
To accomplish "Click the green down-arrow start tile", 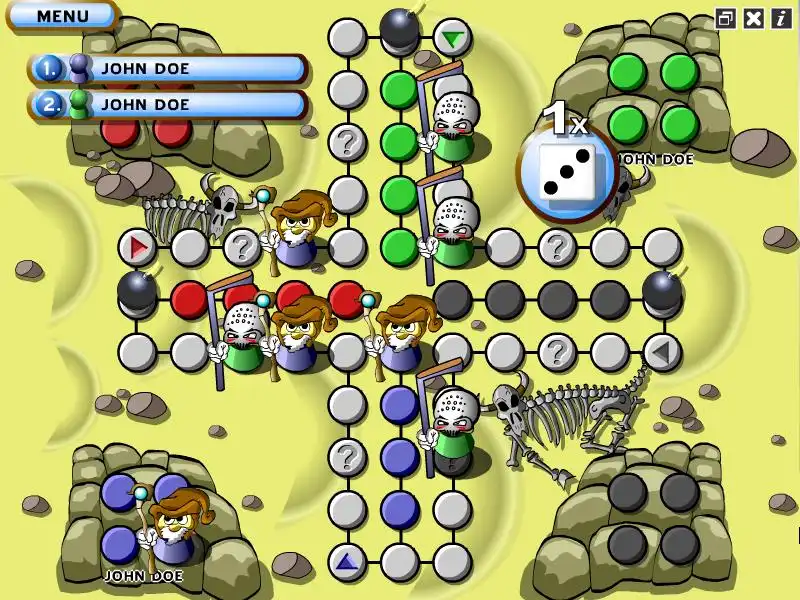I will [x=453, y=39].
